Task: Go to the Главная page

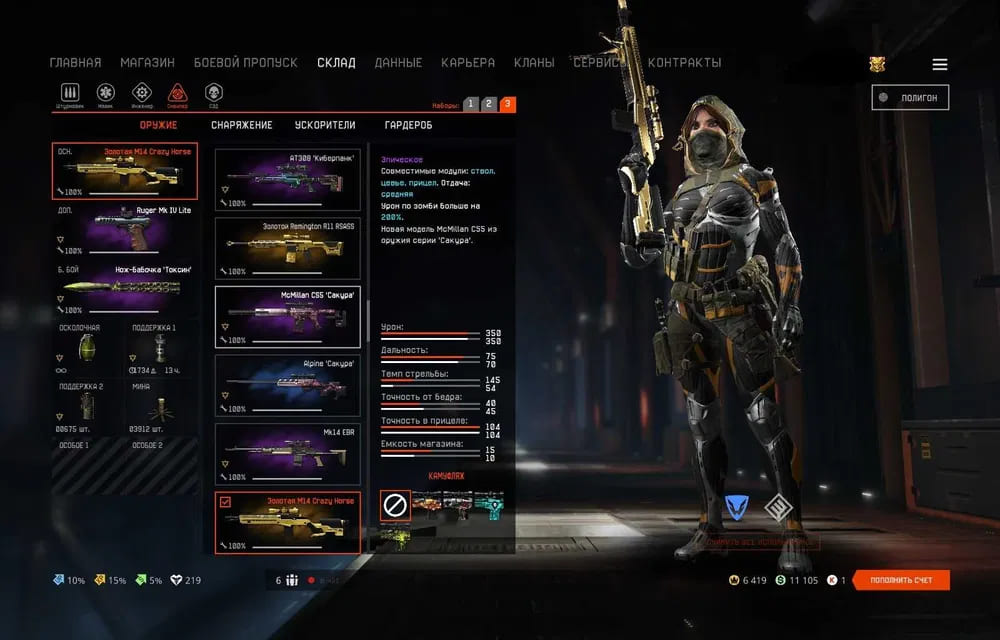Action: [x=75, y=62]
